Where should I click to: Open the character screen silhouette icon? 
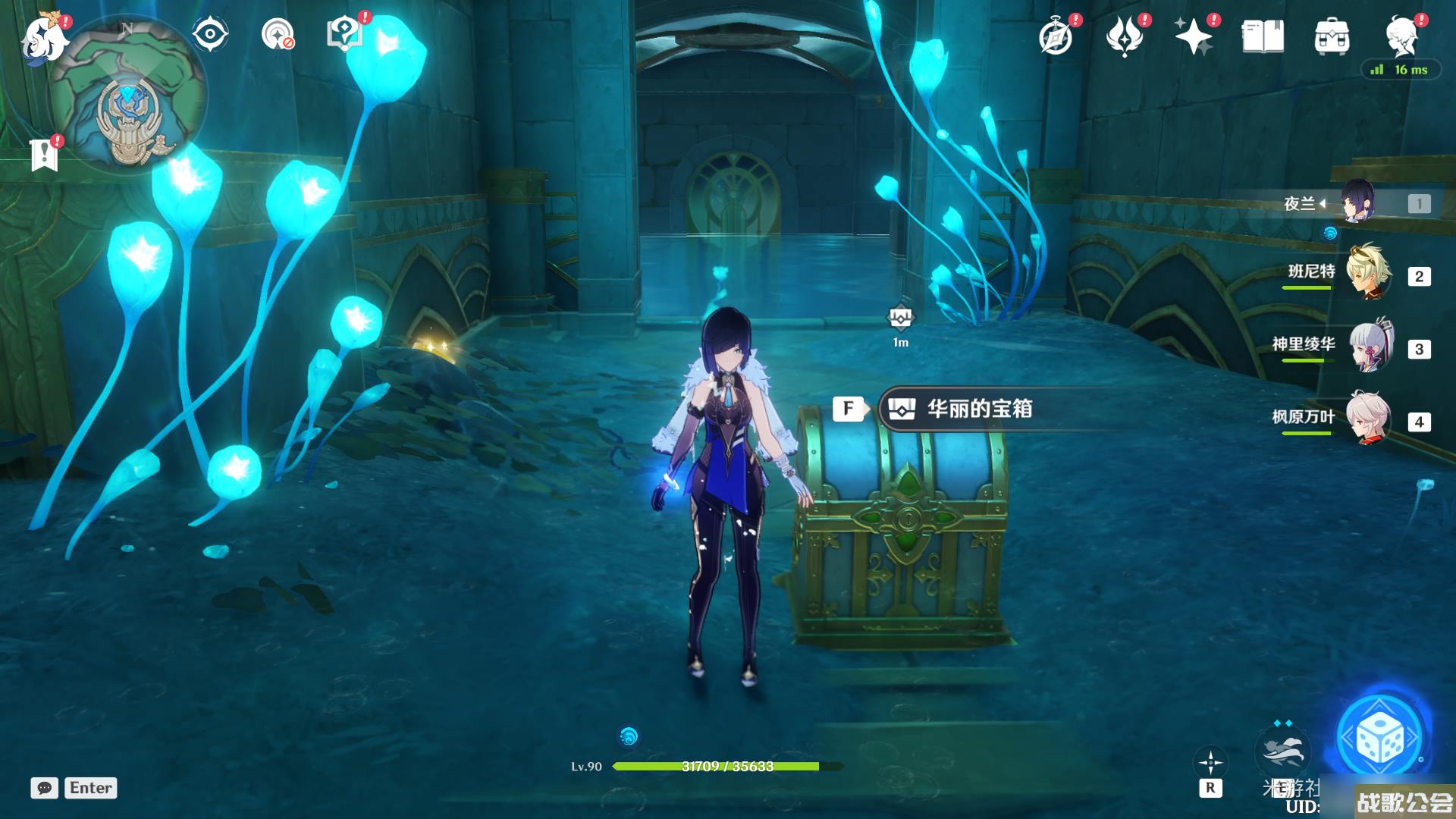[1401, 36]
